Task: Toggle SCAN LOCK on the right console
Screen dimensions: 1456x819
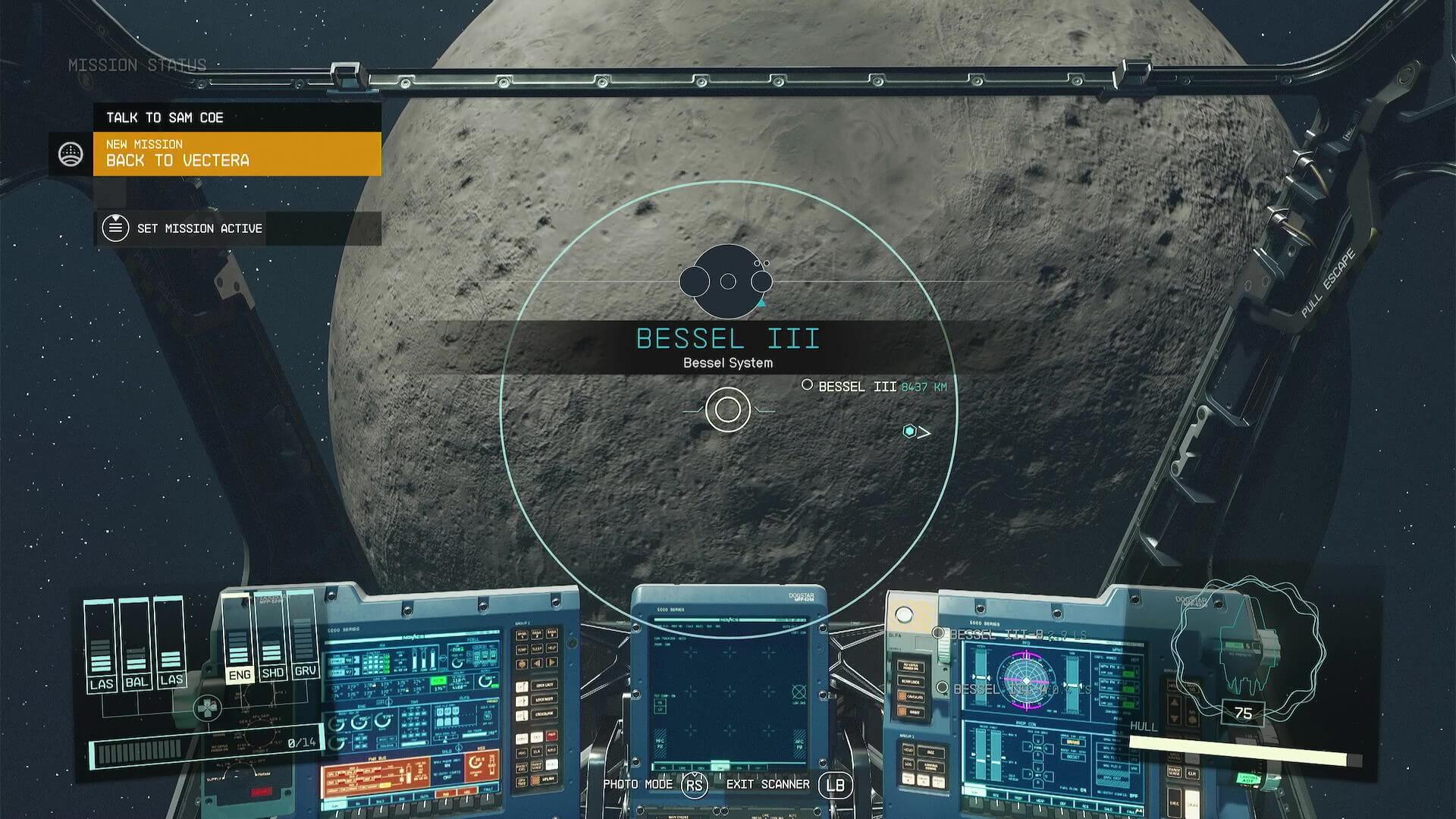Action: (x=910, y=682)
